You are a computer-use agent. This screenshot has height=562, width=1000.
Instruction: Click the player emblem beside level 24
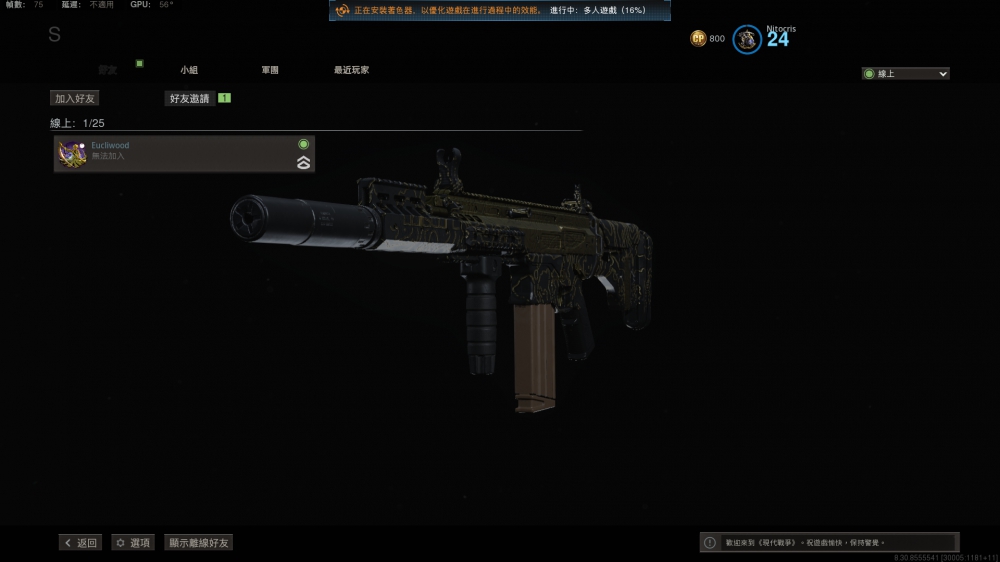(x=747, y=39)
